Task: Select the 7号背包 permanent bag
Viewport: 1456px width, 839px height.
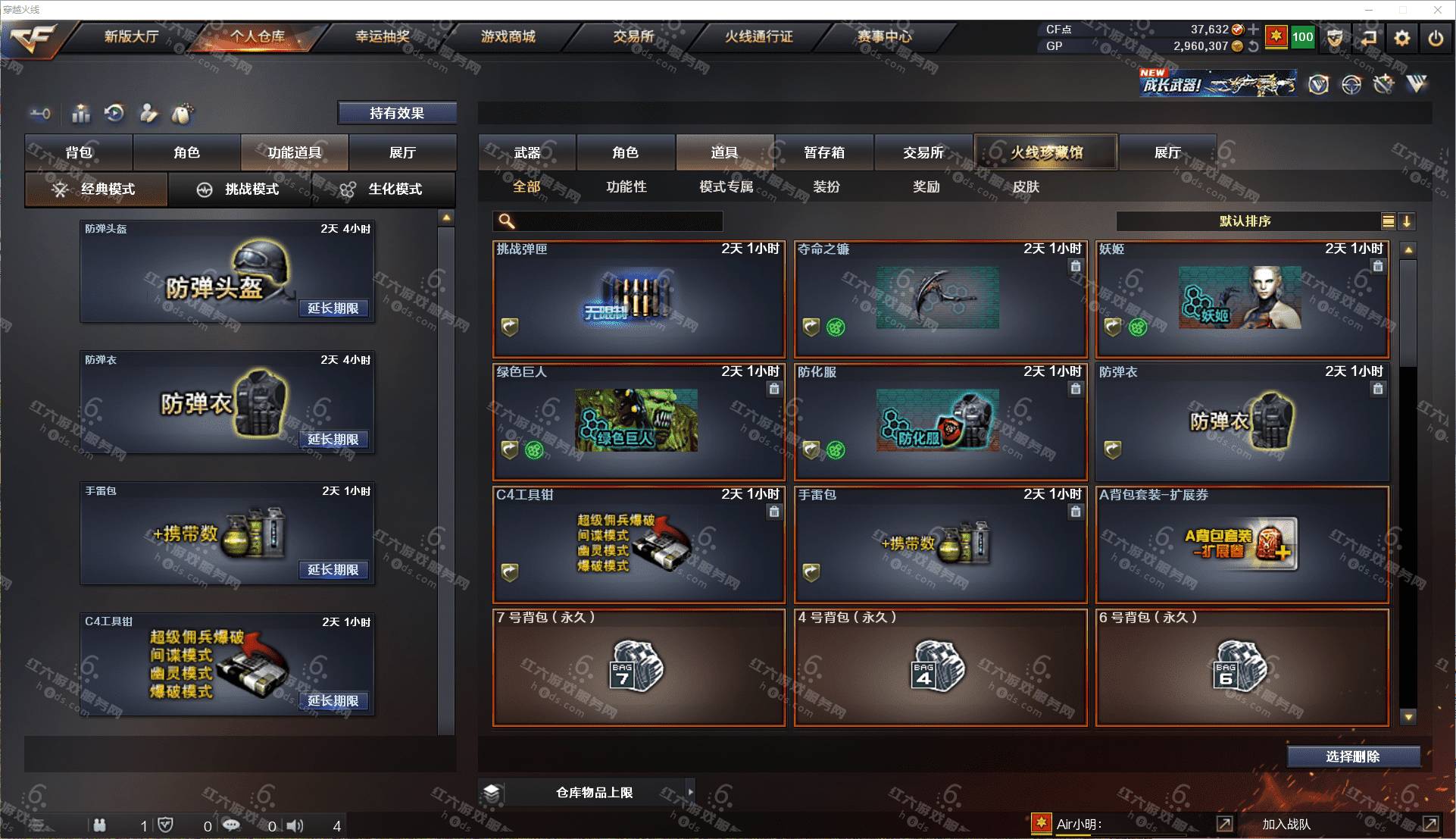Action: [x=639, y=668]
